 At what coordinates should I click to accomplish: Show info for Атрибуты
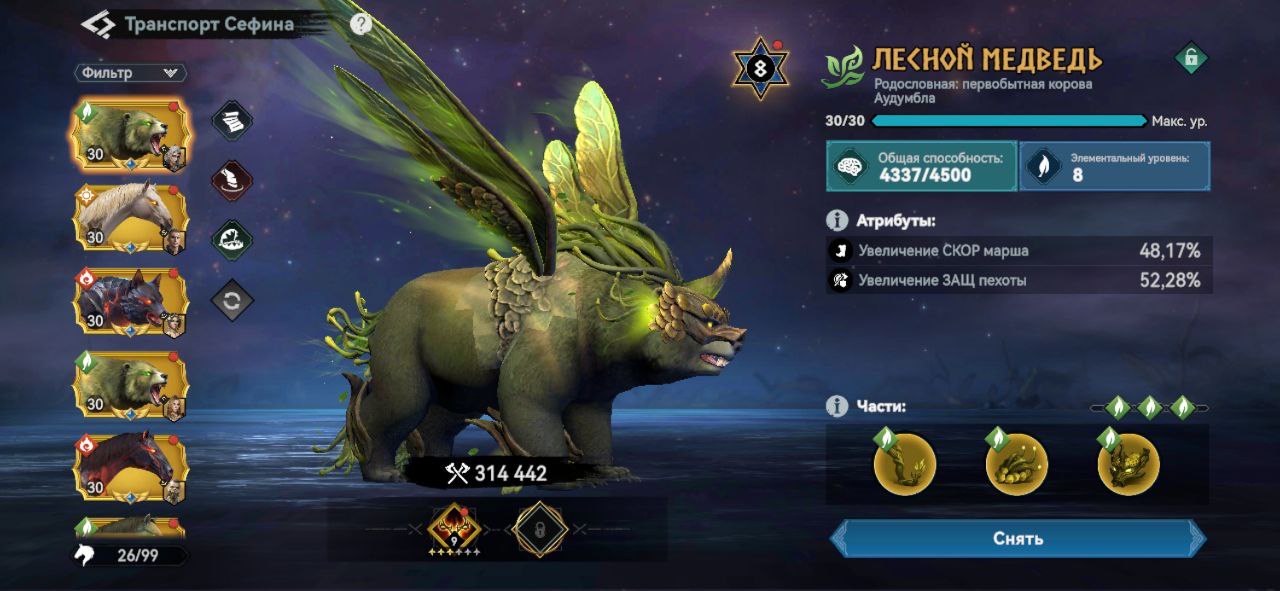coord(837,220)
